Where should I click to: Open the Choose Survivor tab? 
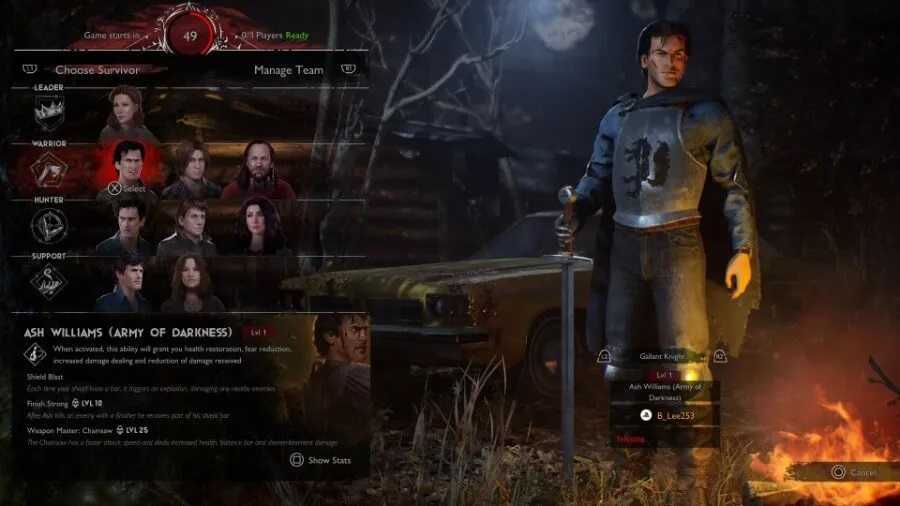point(97,70)
